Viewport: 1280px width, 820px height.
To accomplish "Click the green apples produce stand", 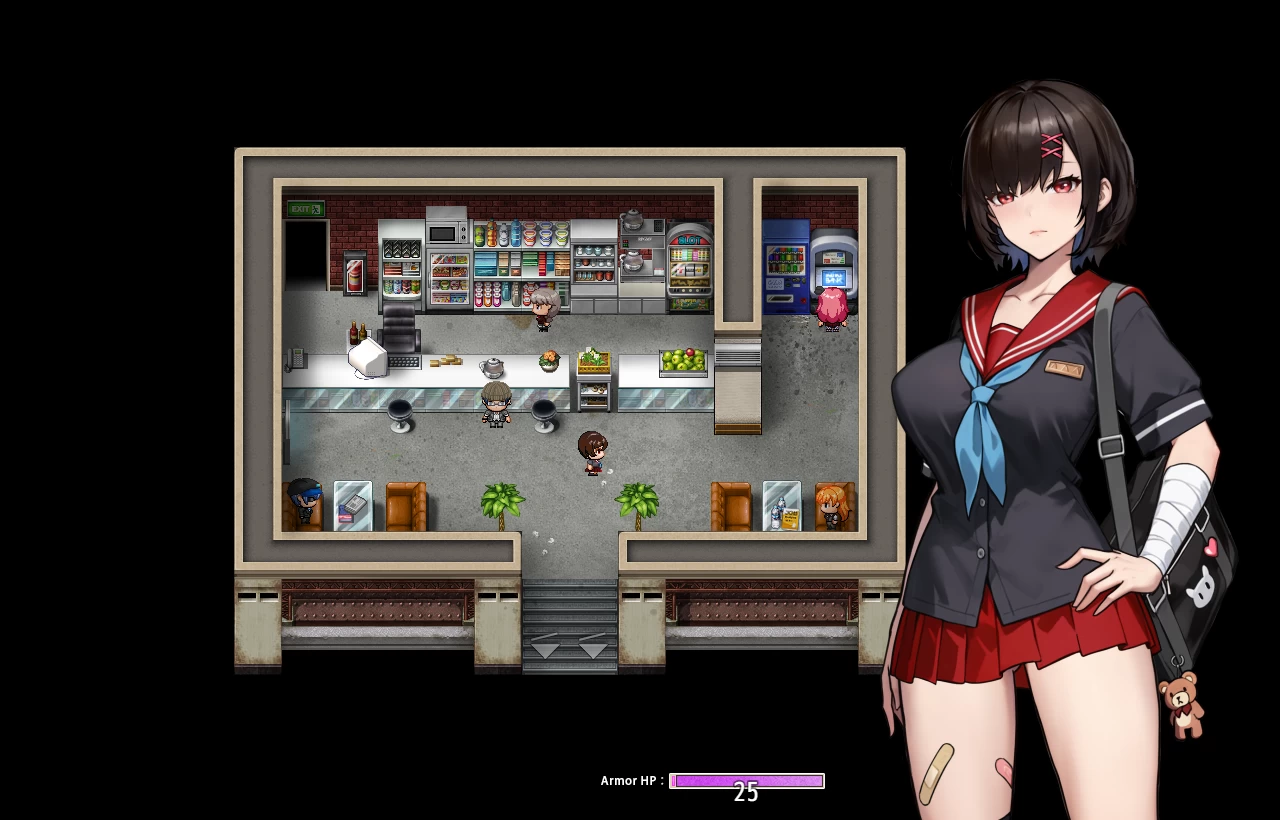I will click(x=681, y=360).
